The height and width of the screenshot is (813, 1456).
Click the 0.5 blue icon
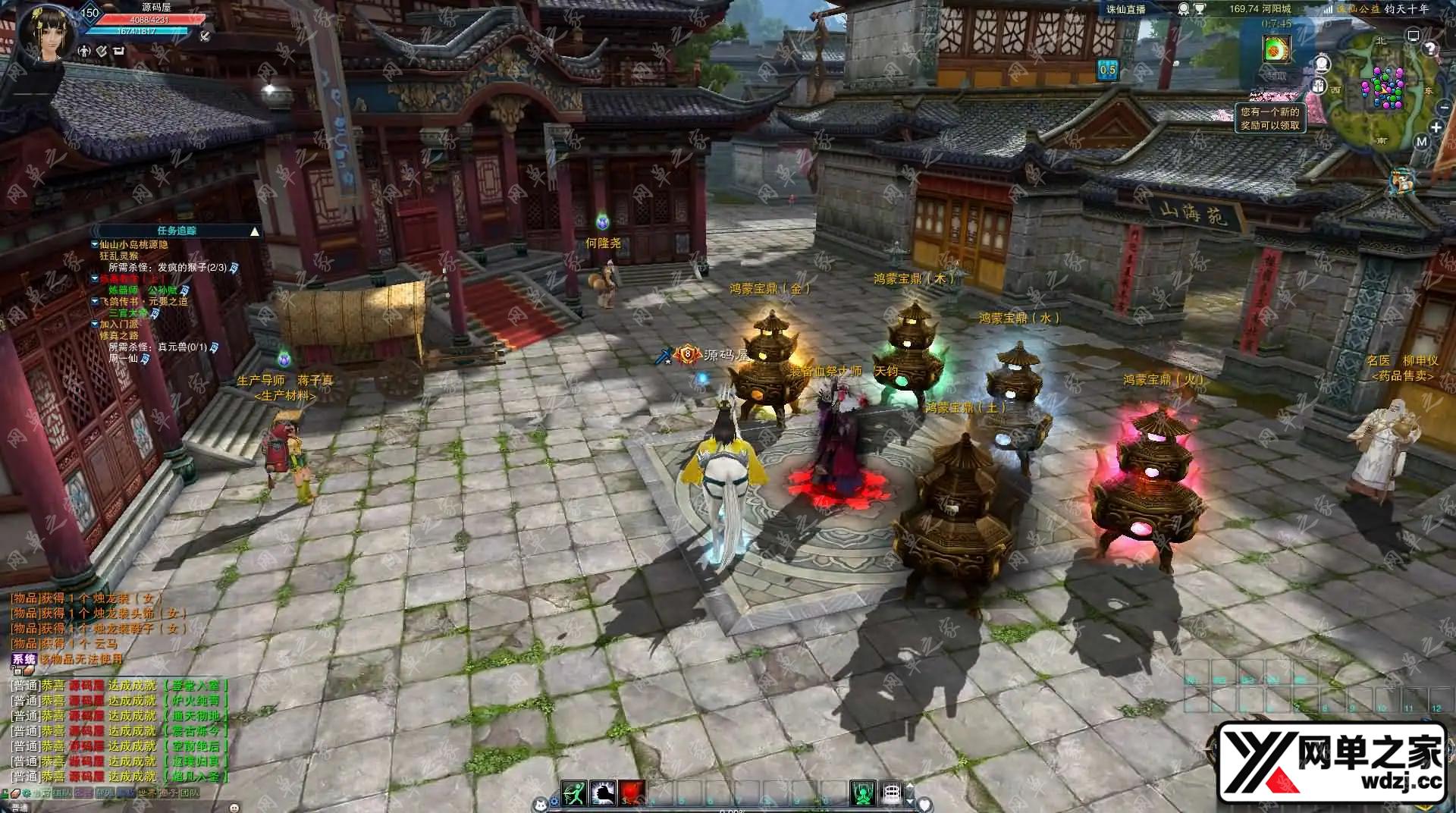tap(1107, 70)
